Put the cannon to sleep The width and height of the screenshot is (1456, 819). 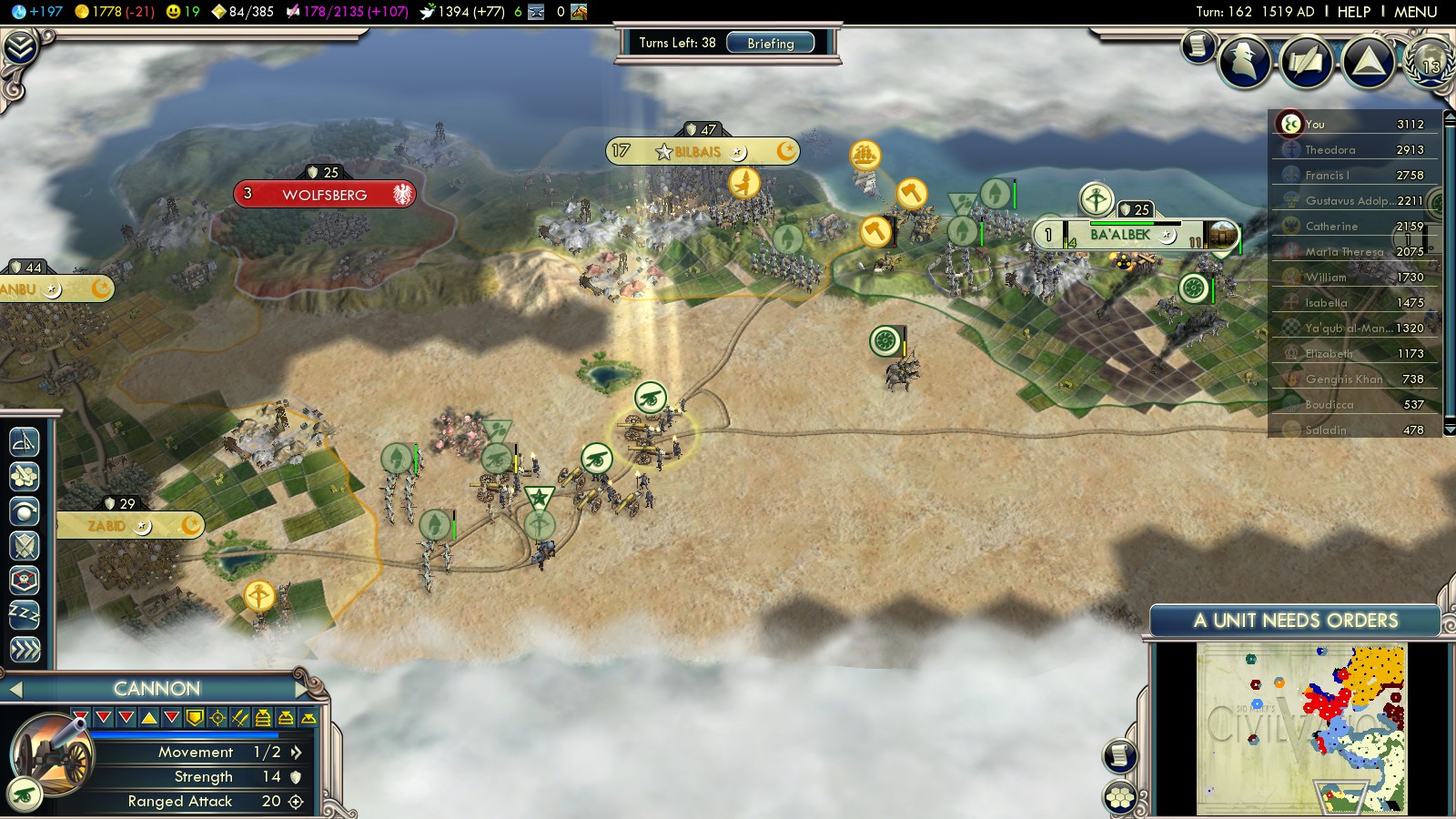pyautogui.click(x=25, y=614)
